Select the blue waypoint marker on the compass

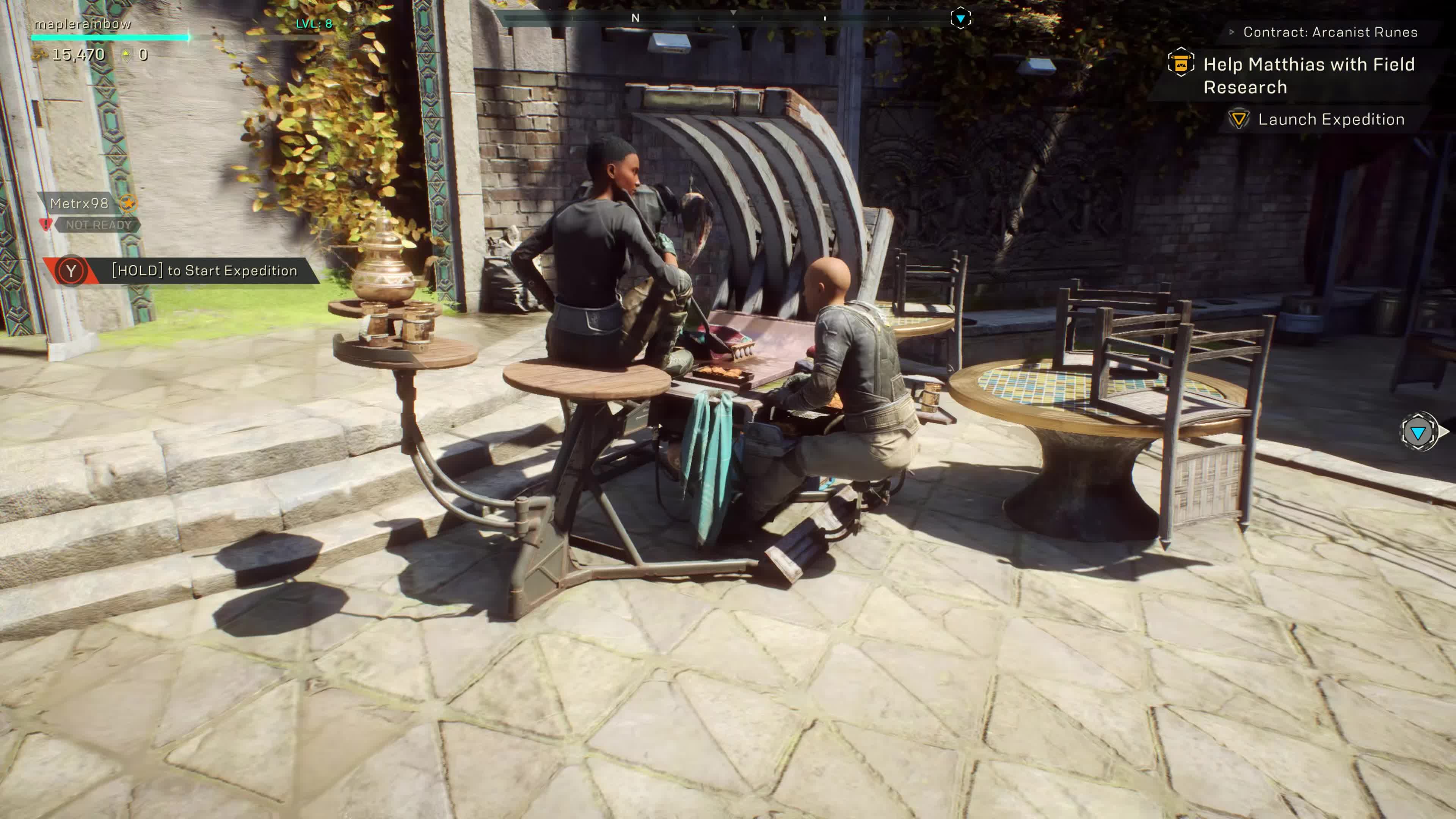point(960,19)
